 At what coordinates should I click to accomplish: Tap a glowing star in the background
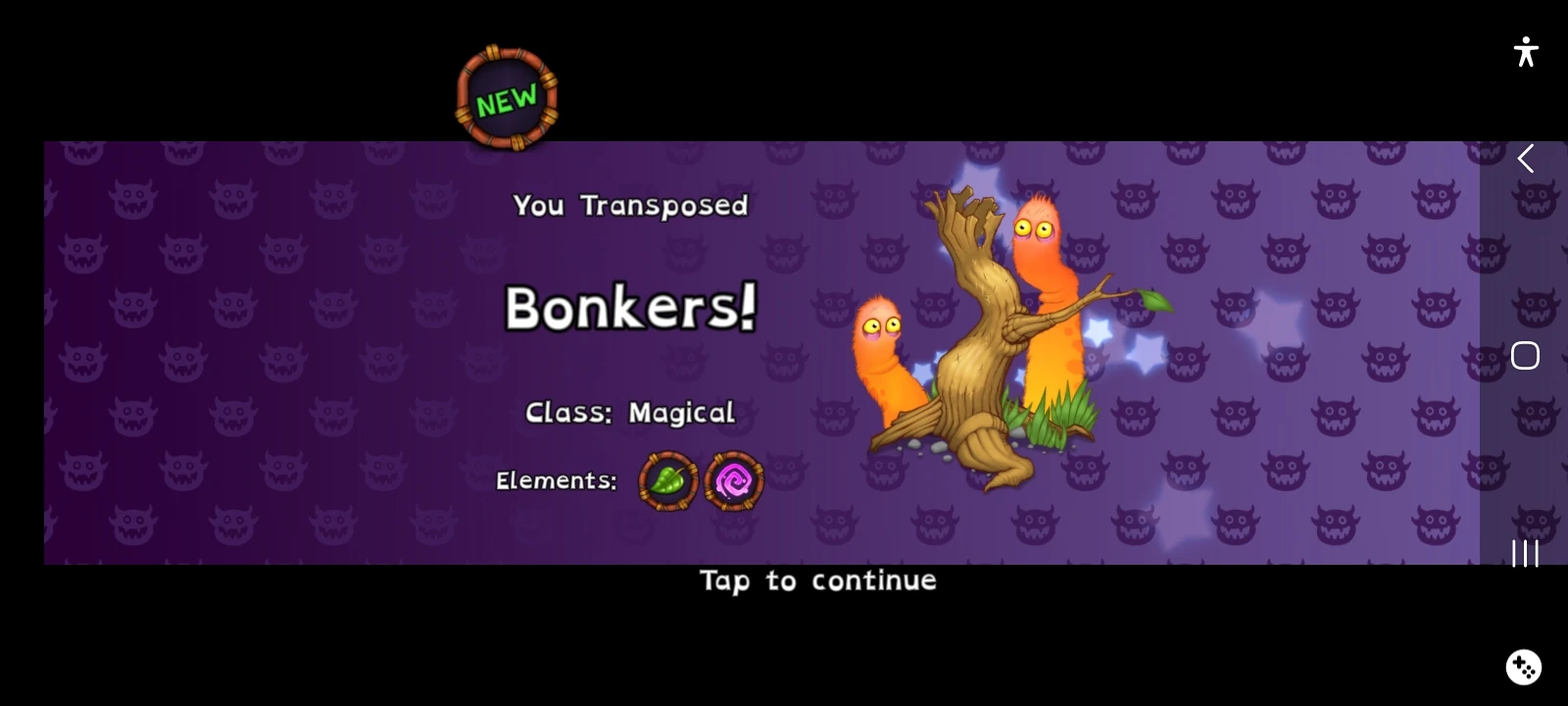coord(1147,353)
